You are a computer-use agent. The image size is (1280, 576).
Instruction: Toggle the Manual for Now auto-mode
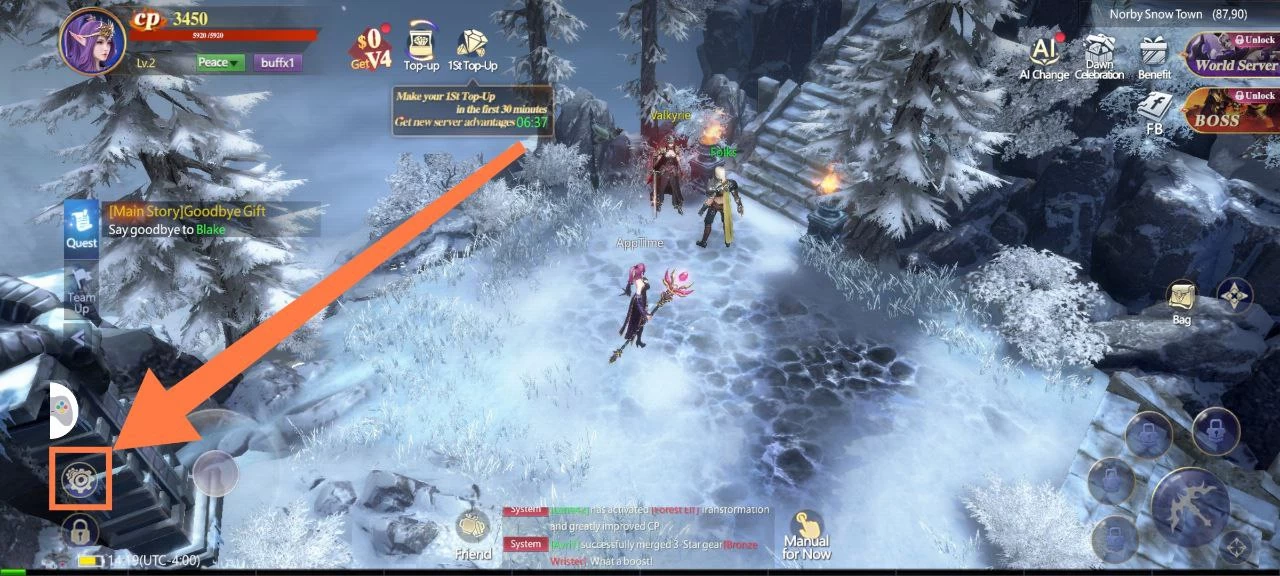[806, 536]
